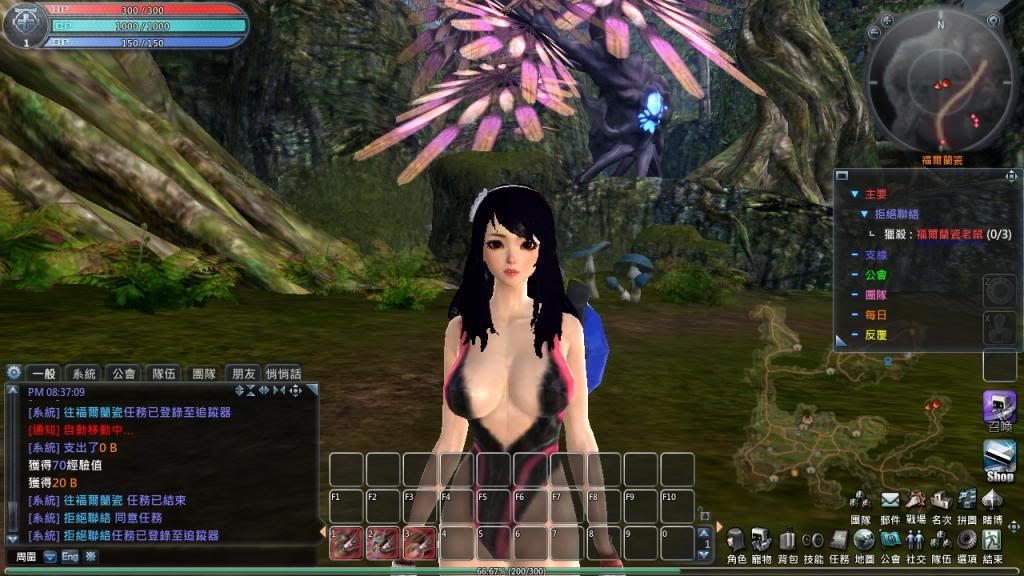Collapse the 主要 quest category
Image resolution: width=1024 pixels, height=576 pixels.
point(854,194)
